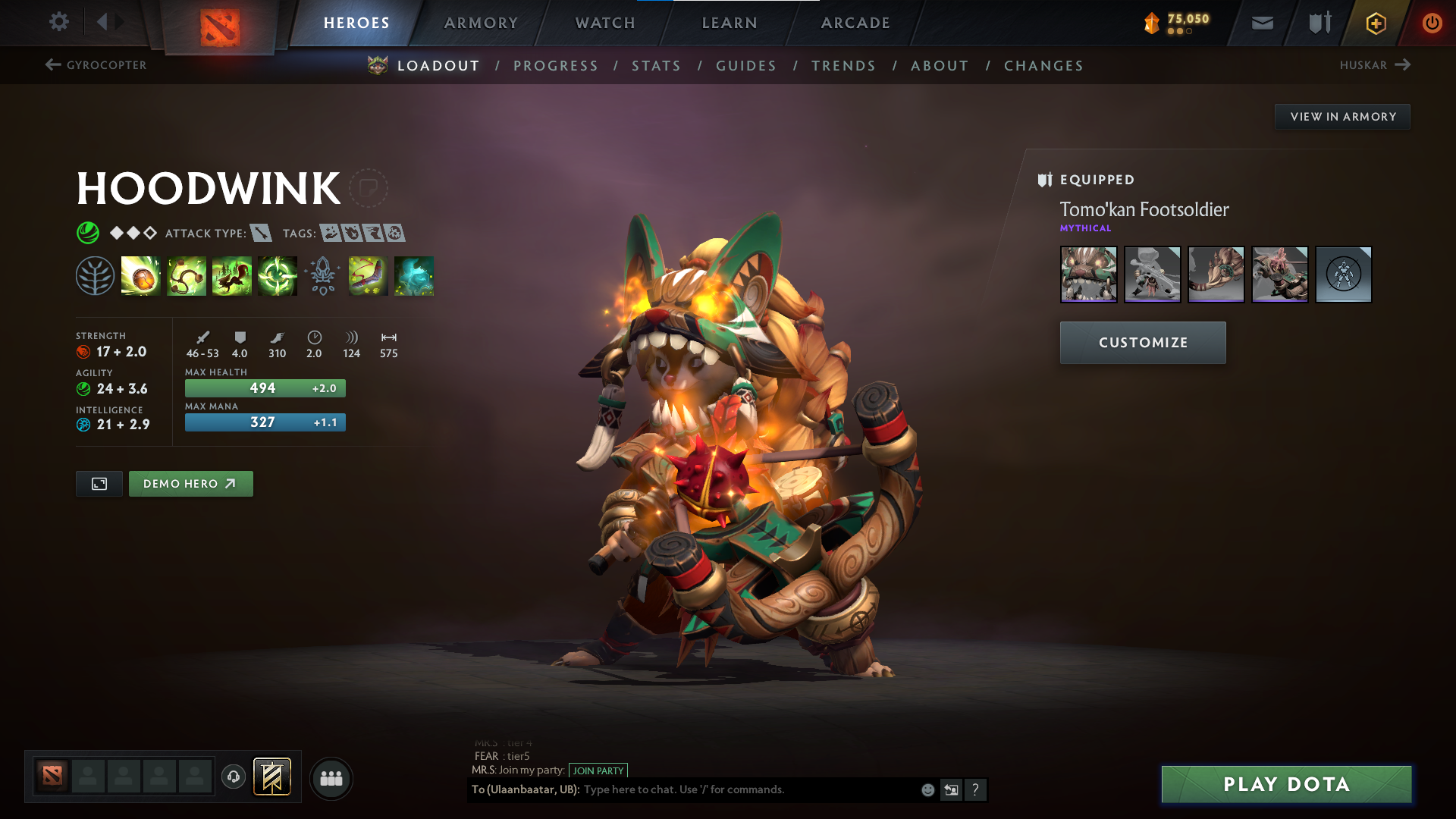This screenshot has width=1456, height=819.
Task: Open the settings gear icon
Action: point(59,23)
